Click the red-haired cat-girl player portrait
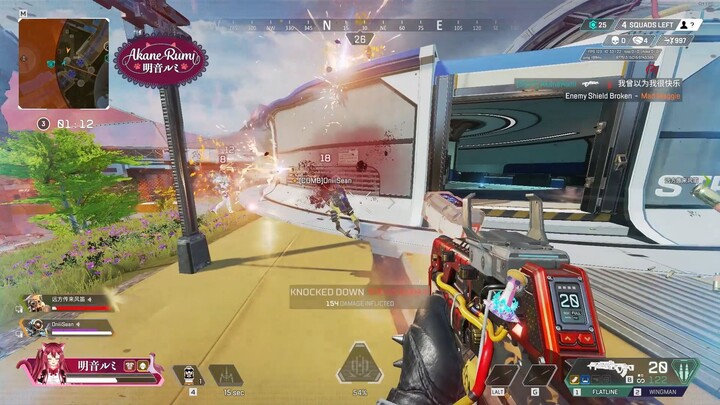This screenshot has height=405, width=720. [x=52, y=365]
